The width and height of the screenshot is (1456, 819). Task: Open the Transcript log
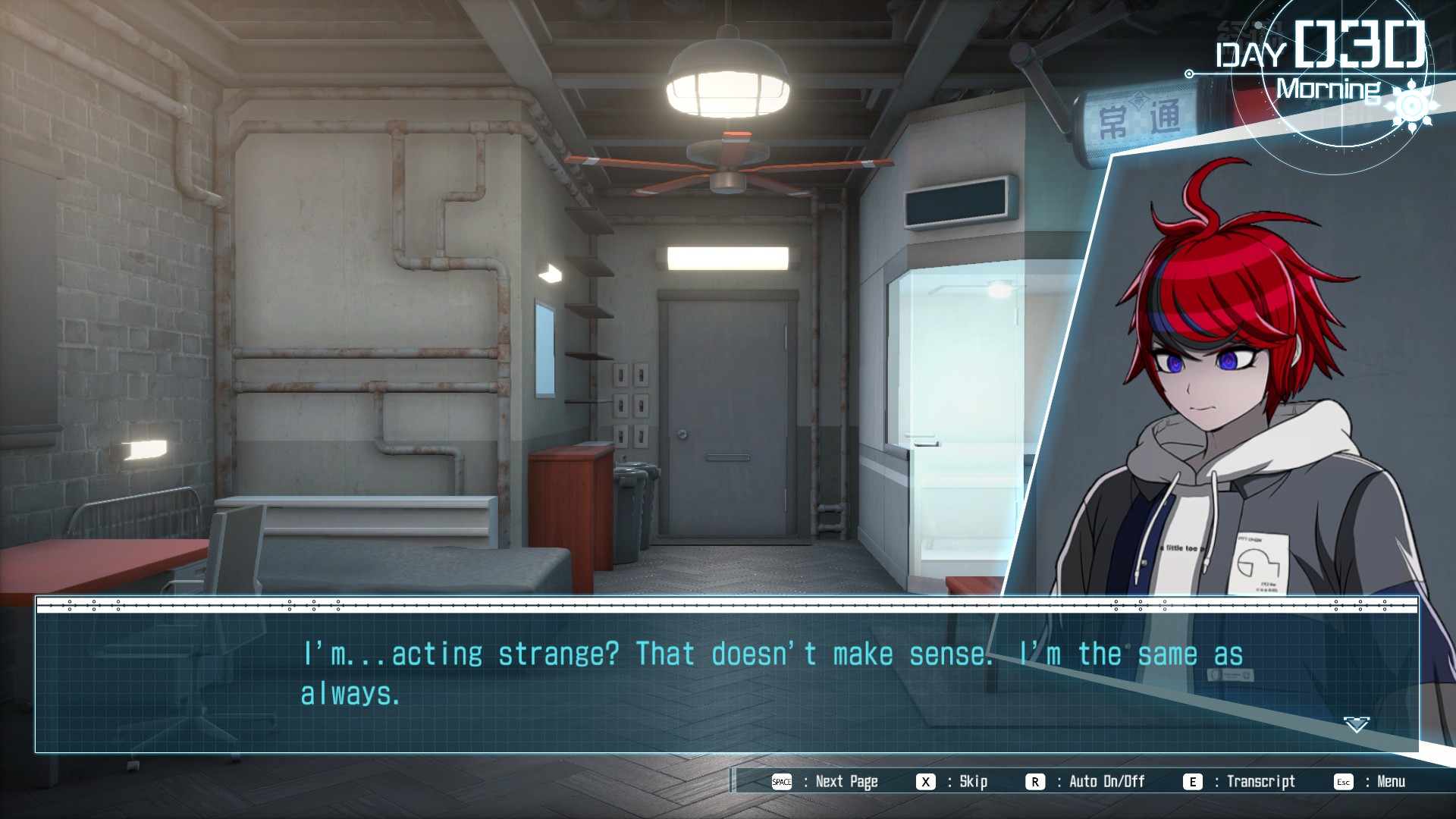pyautogui.click(x=1260, y=782)
